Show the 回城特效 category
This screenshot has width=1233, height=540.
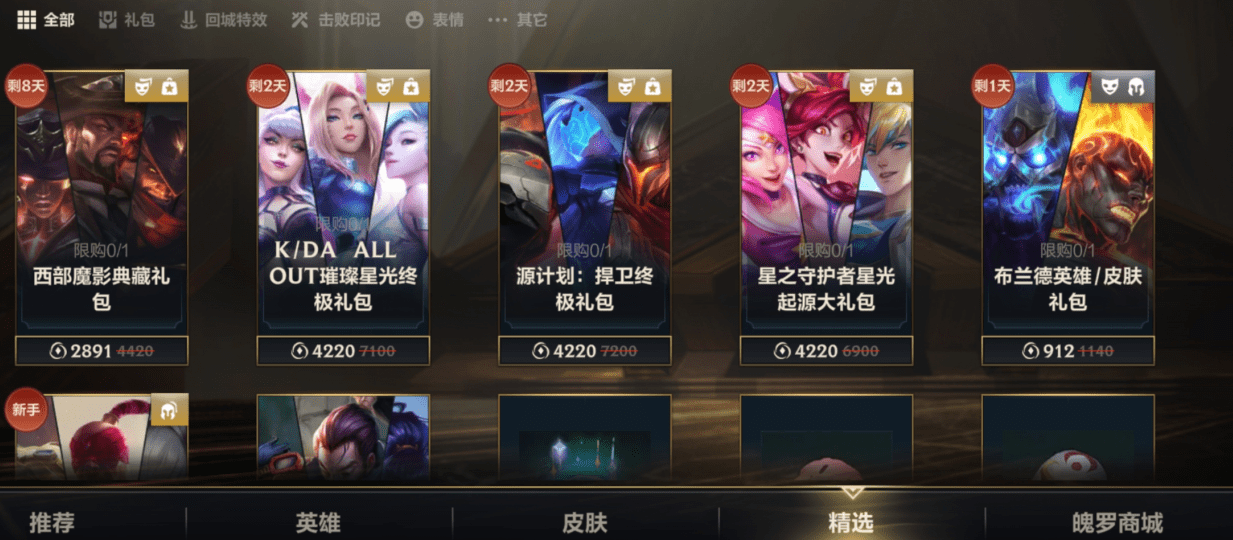click(224, 20)
